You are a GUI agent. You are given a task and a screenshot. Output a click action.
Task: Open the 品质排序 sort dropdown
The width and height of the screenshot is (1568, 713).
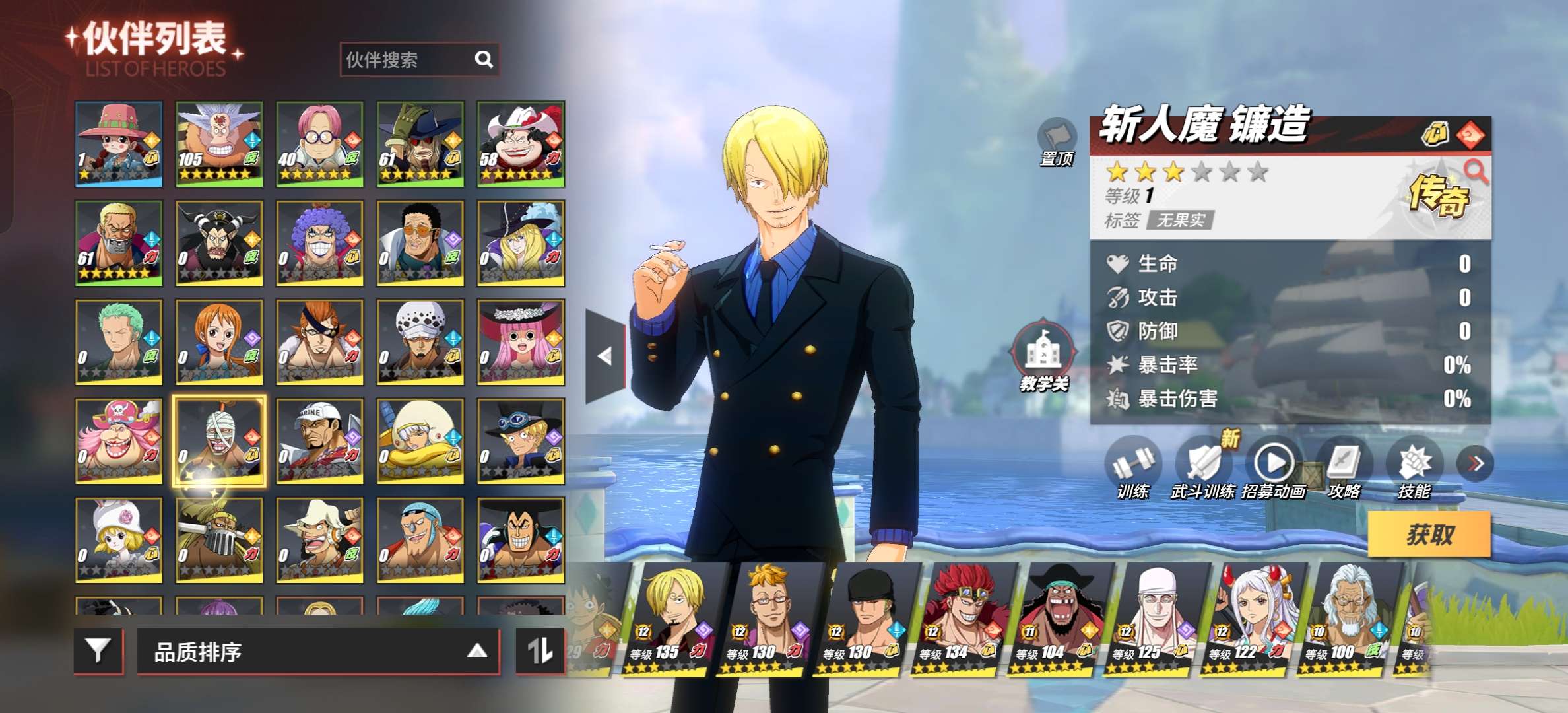(317, 652)
